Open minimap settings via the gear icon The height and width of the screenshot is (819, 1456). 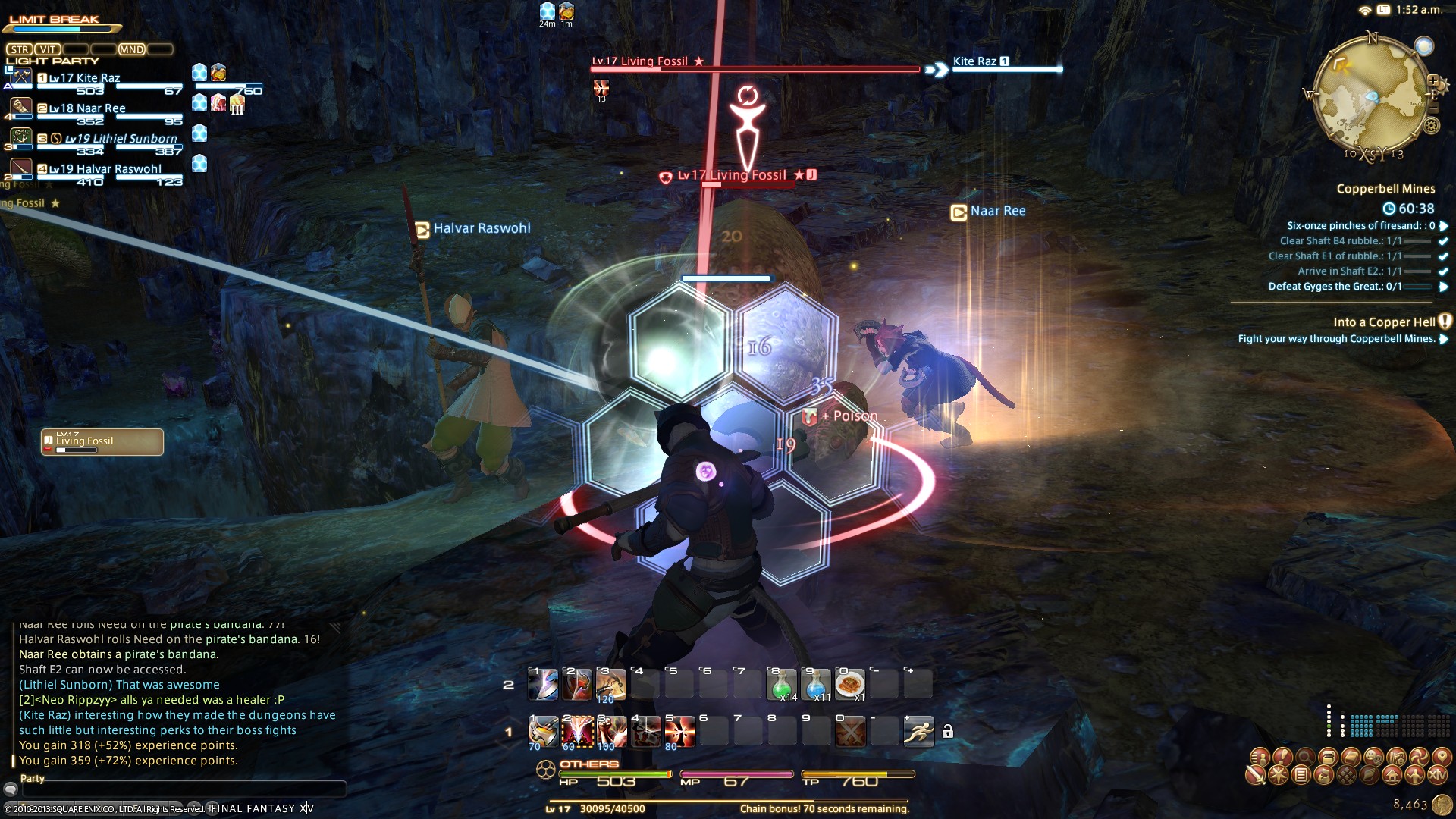coord(1431,125)
